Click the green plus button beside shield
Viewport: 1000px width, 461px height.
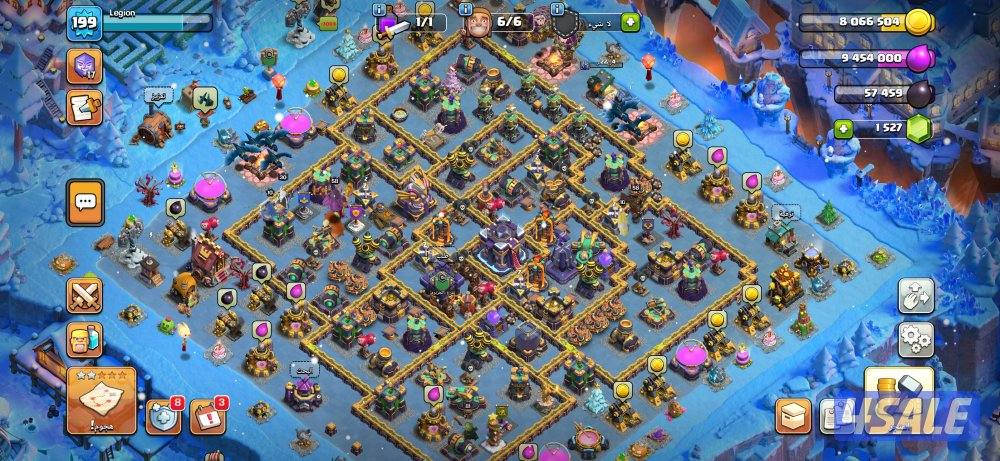tap(630, 22)
